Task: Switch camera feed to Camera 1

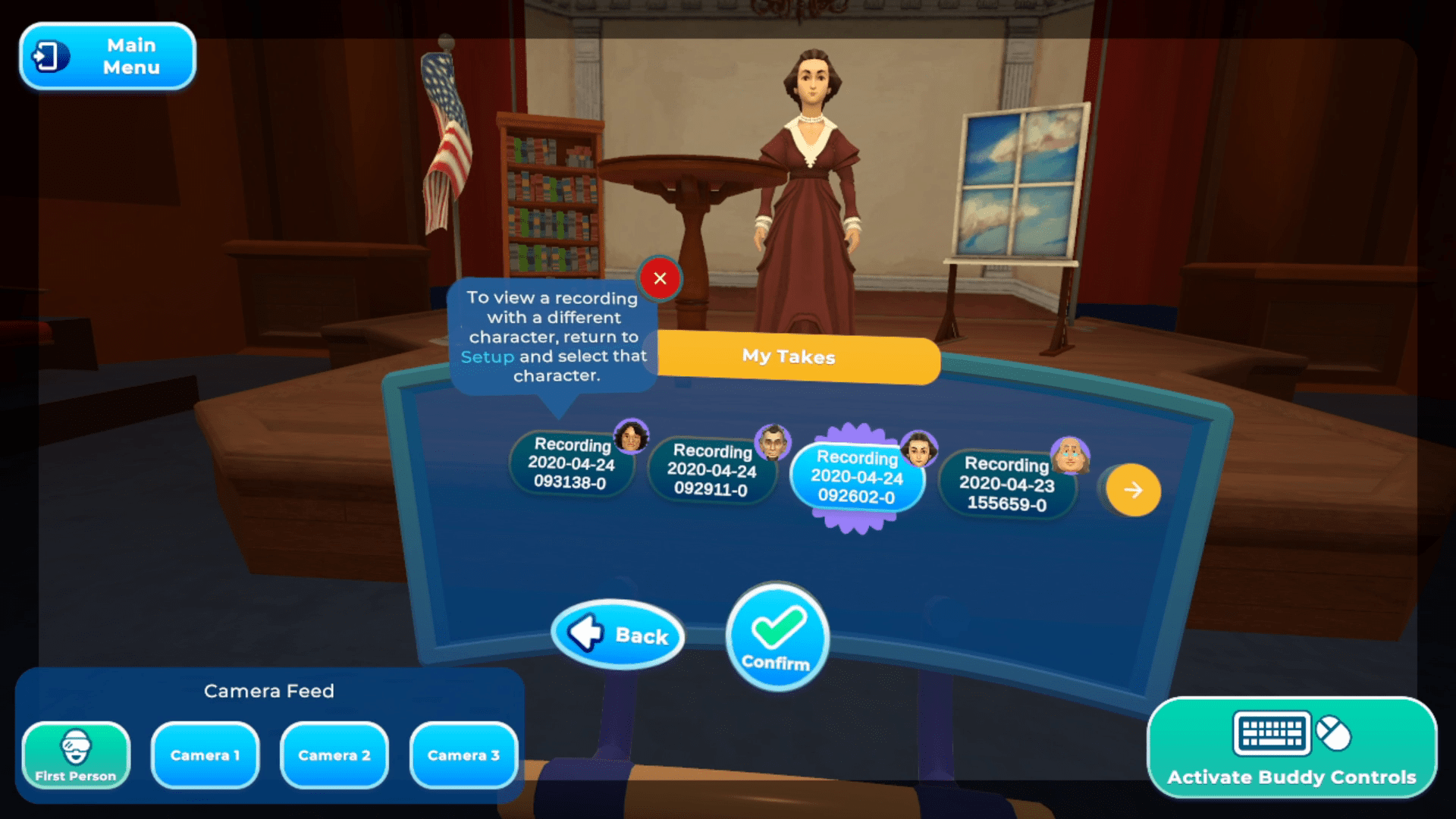Action: pyautogui.click(x=205, y=755)
